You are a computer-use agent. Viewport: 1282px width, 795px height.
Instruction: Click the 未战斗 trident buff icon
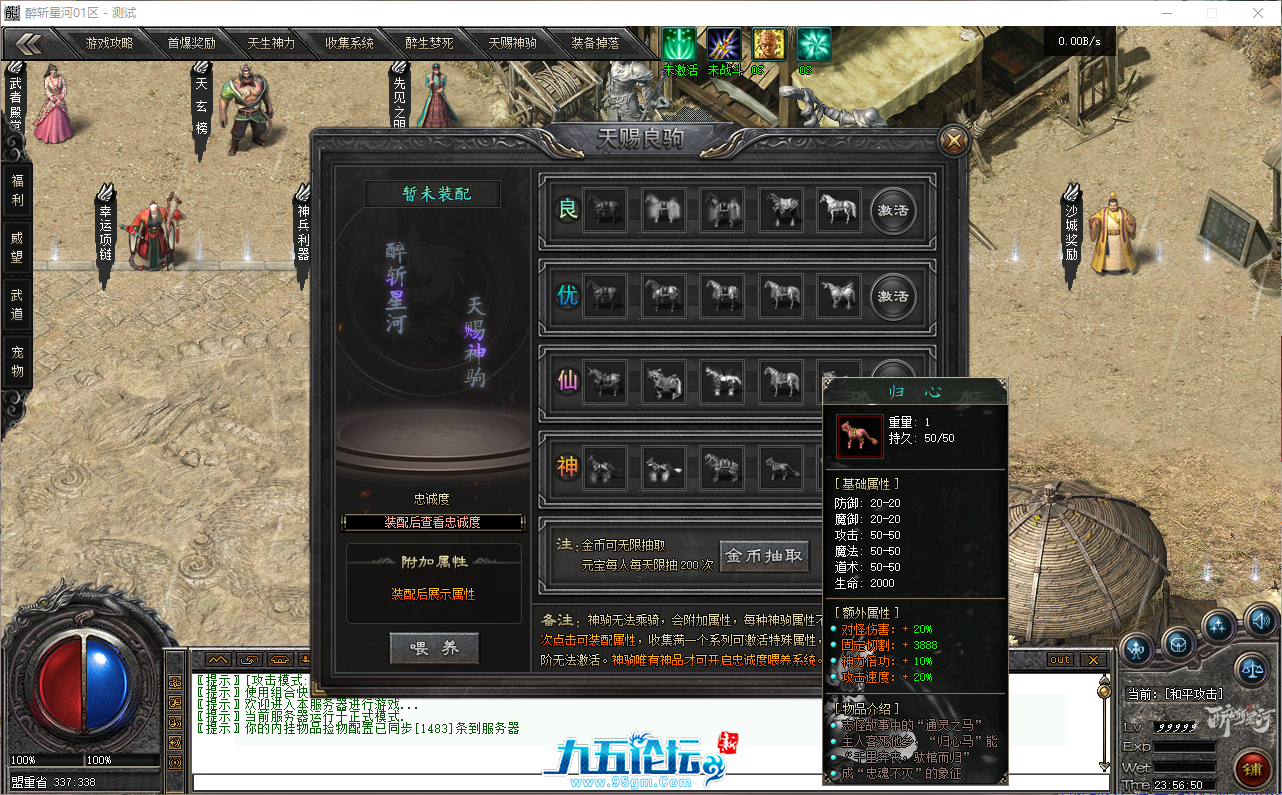[x=722, y=43]
